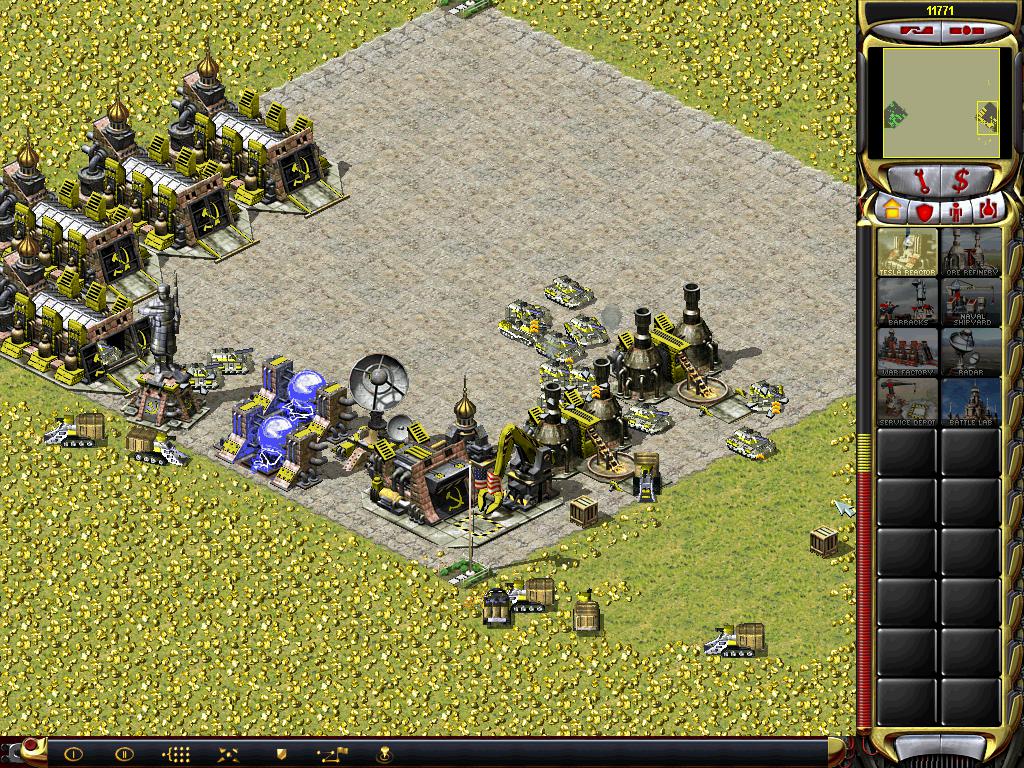Select team one button in command bar

pos(73,754)
